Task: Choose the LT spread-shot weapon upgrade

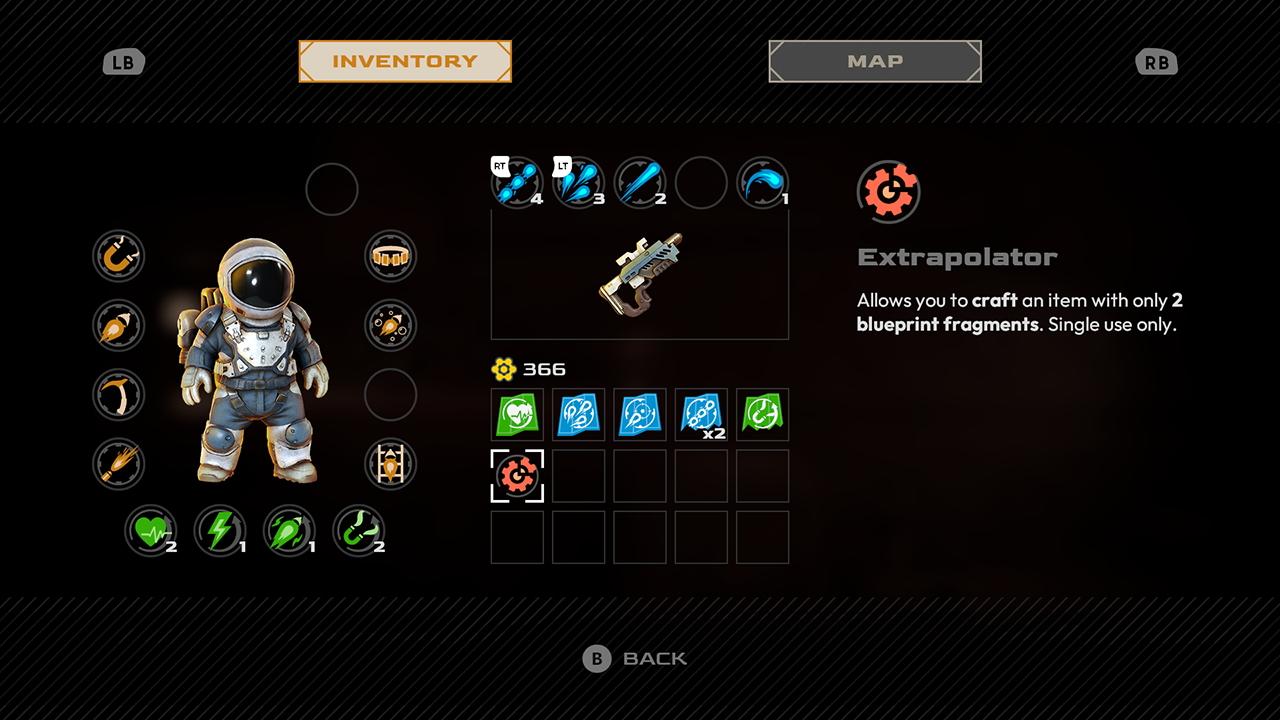Action: click(x=579, y=184)
